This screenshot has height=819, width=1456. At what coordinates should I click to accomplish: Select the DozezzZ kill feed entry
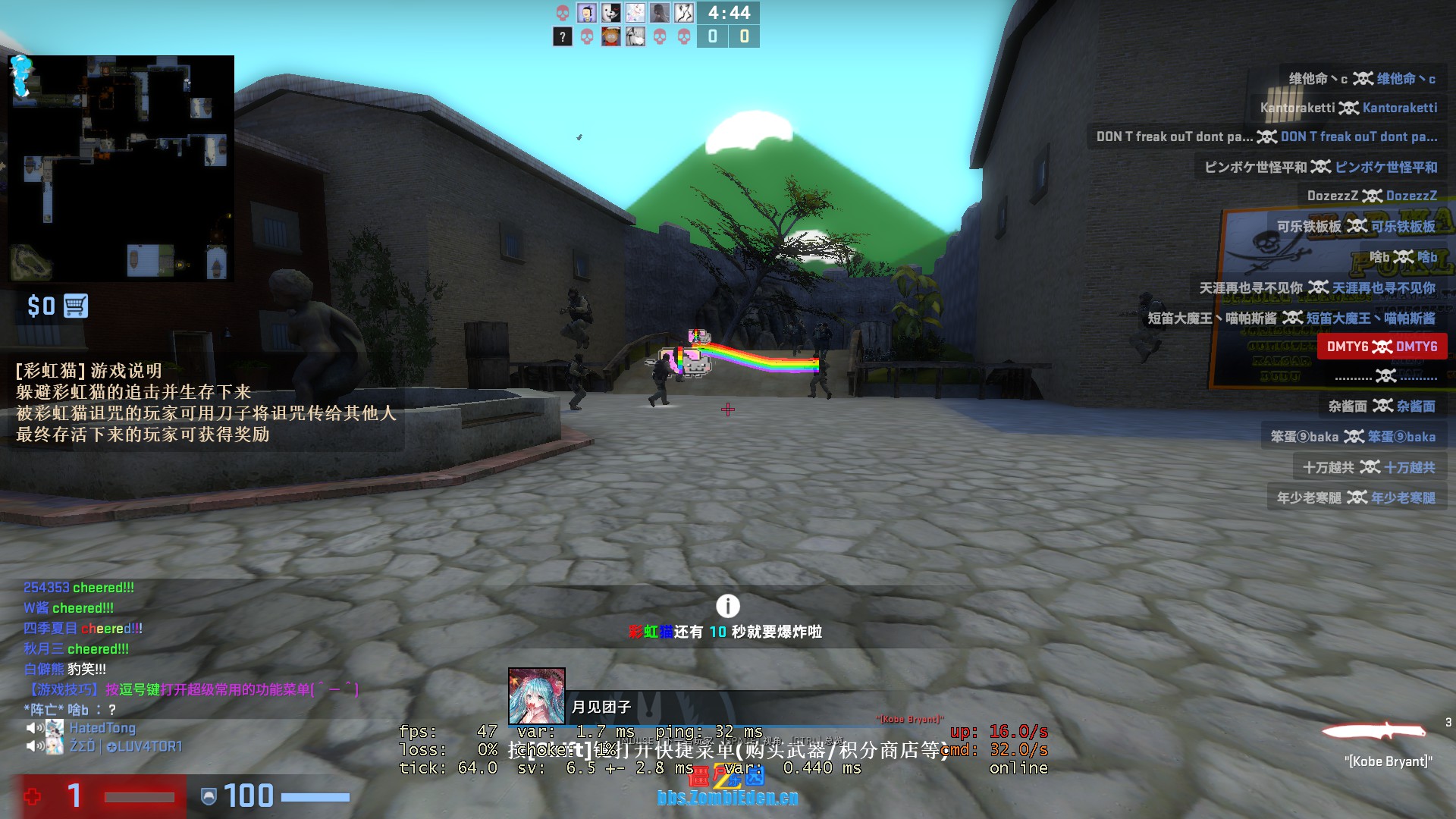[1371, 196]
